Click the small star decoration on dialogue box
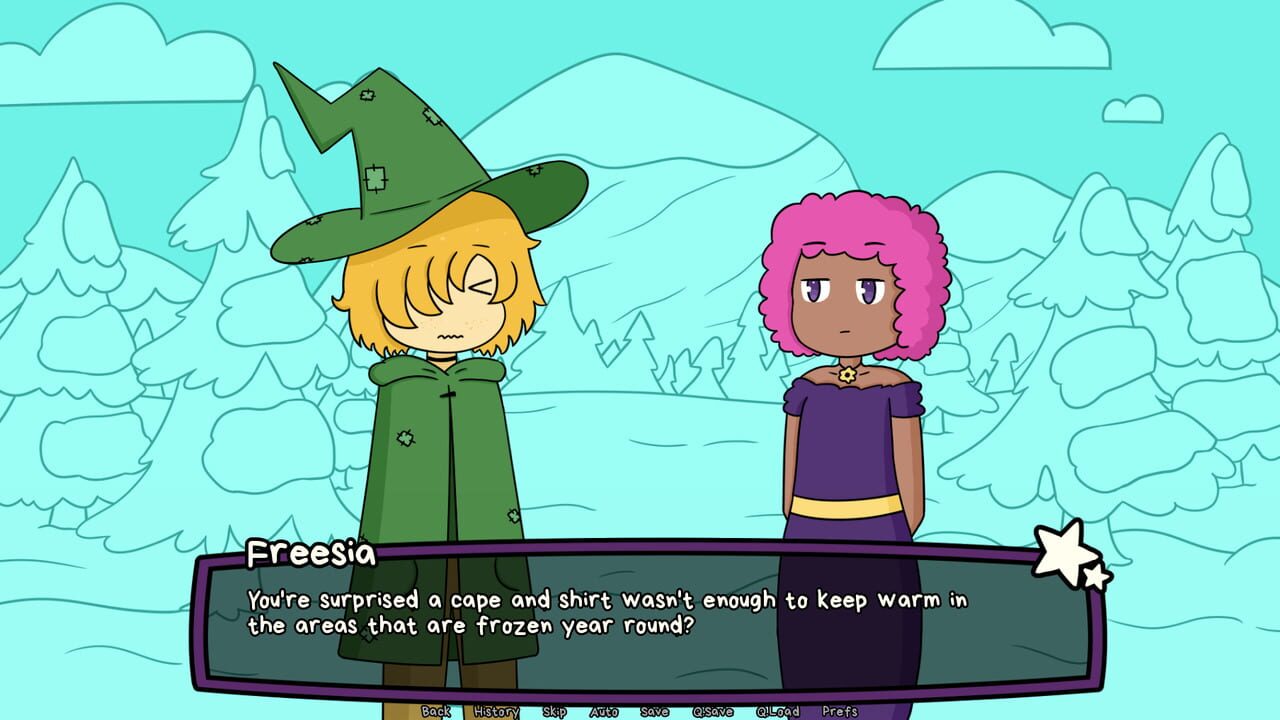1280x720 pixels. tap(1098, 575)
